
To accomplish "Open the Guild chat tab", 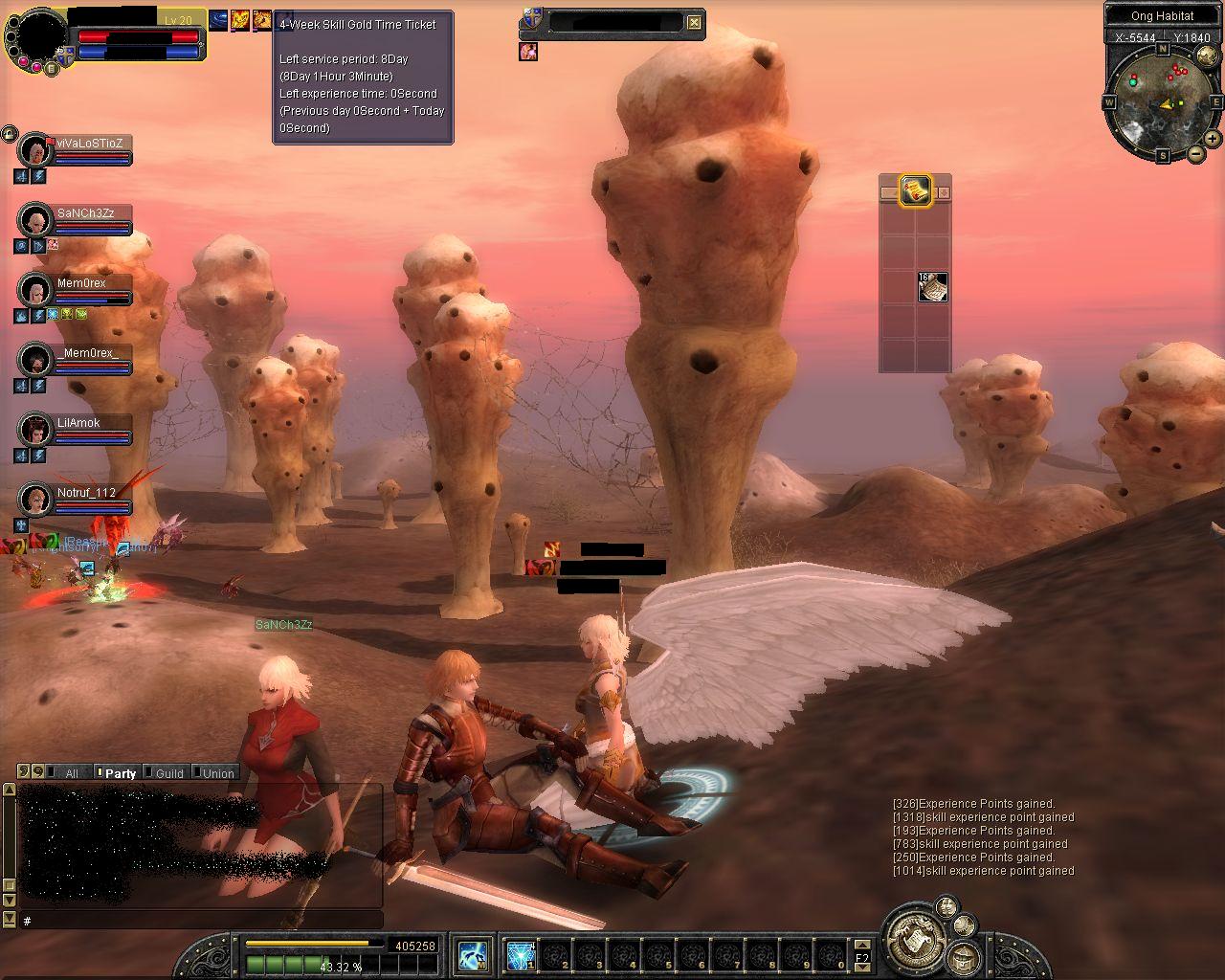I will [x=169, y=773].
